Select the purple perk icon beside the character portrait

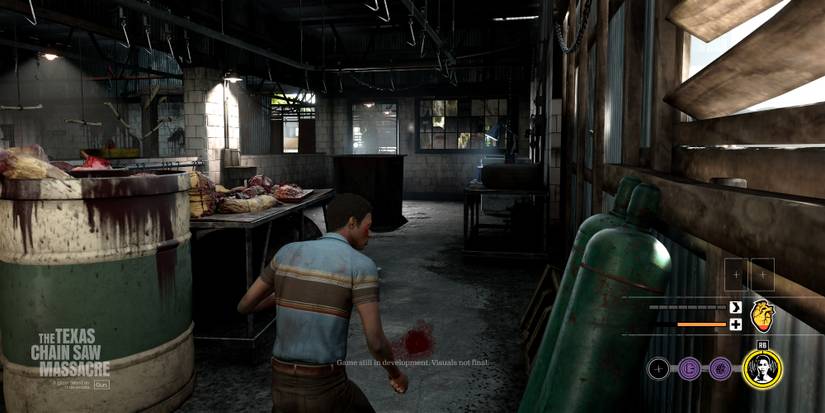[x=720, y=370]
